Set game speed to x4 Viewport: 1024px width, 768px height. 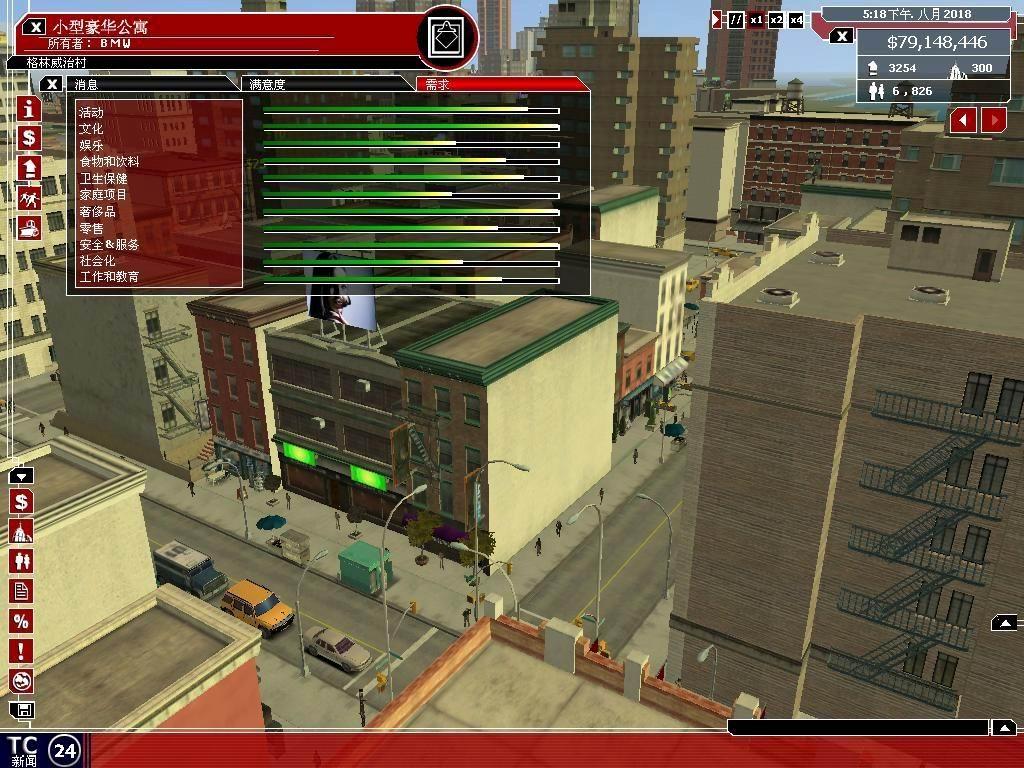coord(796,20)
